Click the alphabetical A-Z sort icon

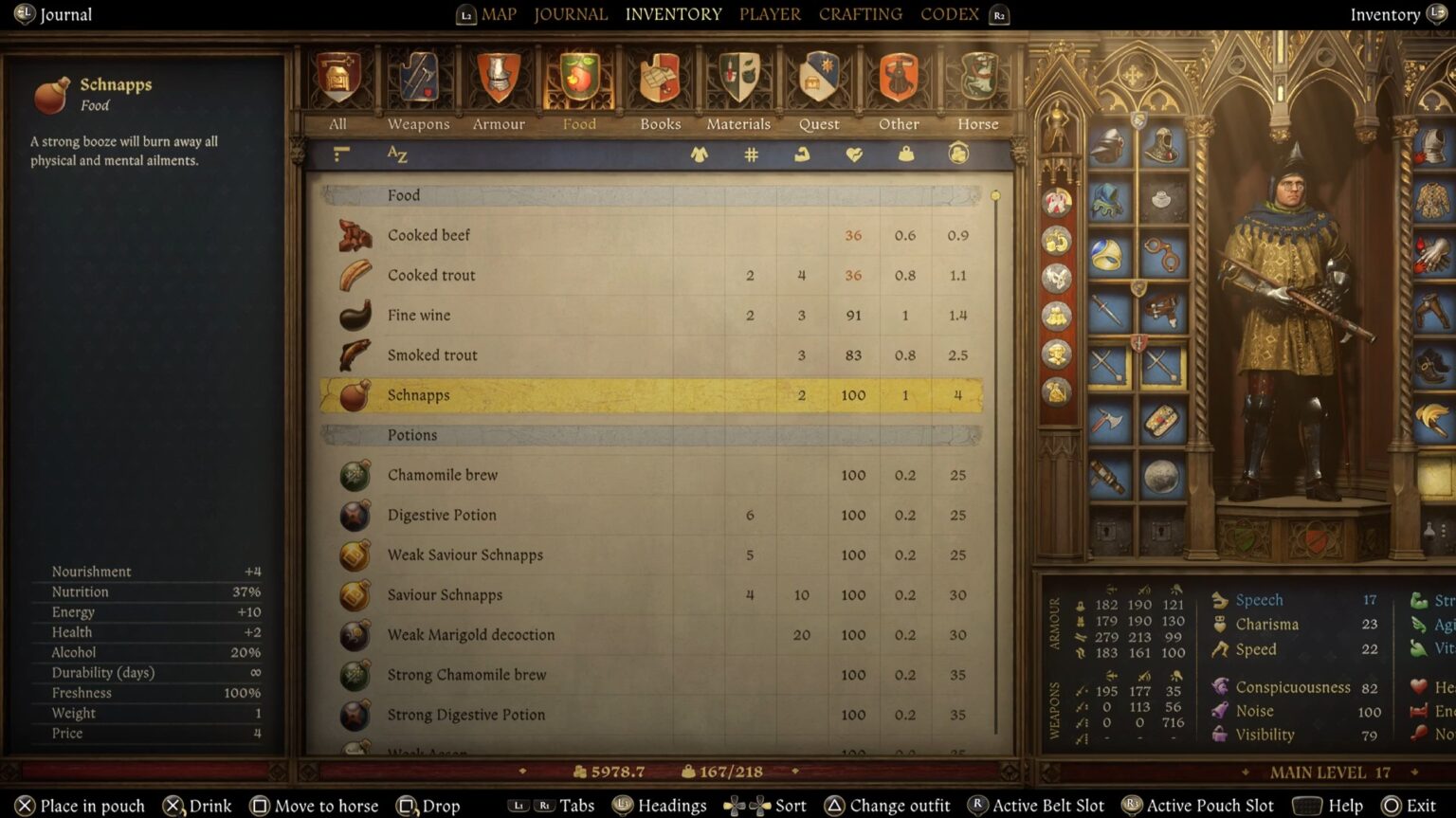click(397, 154)
